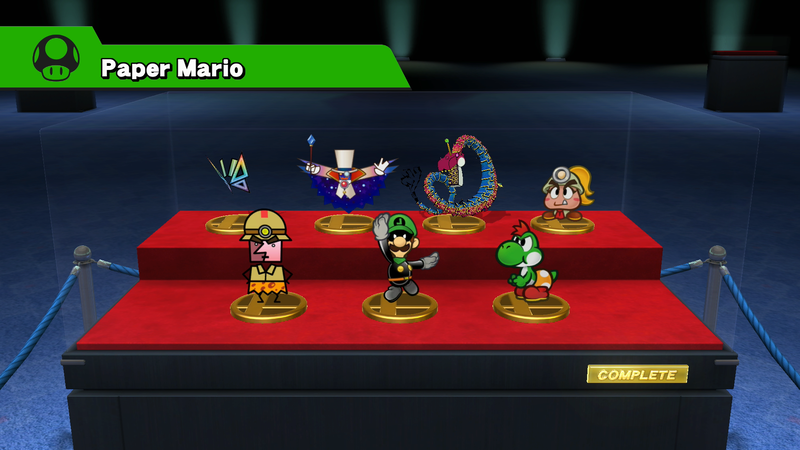Select the colorful serpent dragon trophy
The image size is (800, 450).
[x=455, y=180]
